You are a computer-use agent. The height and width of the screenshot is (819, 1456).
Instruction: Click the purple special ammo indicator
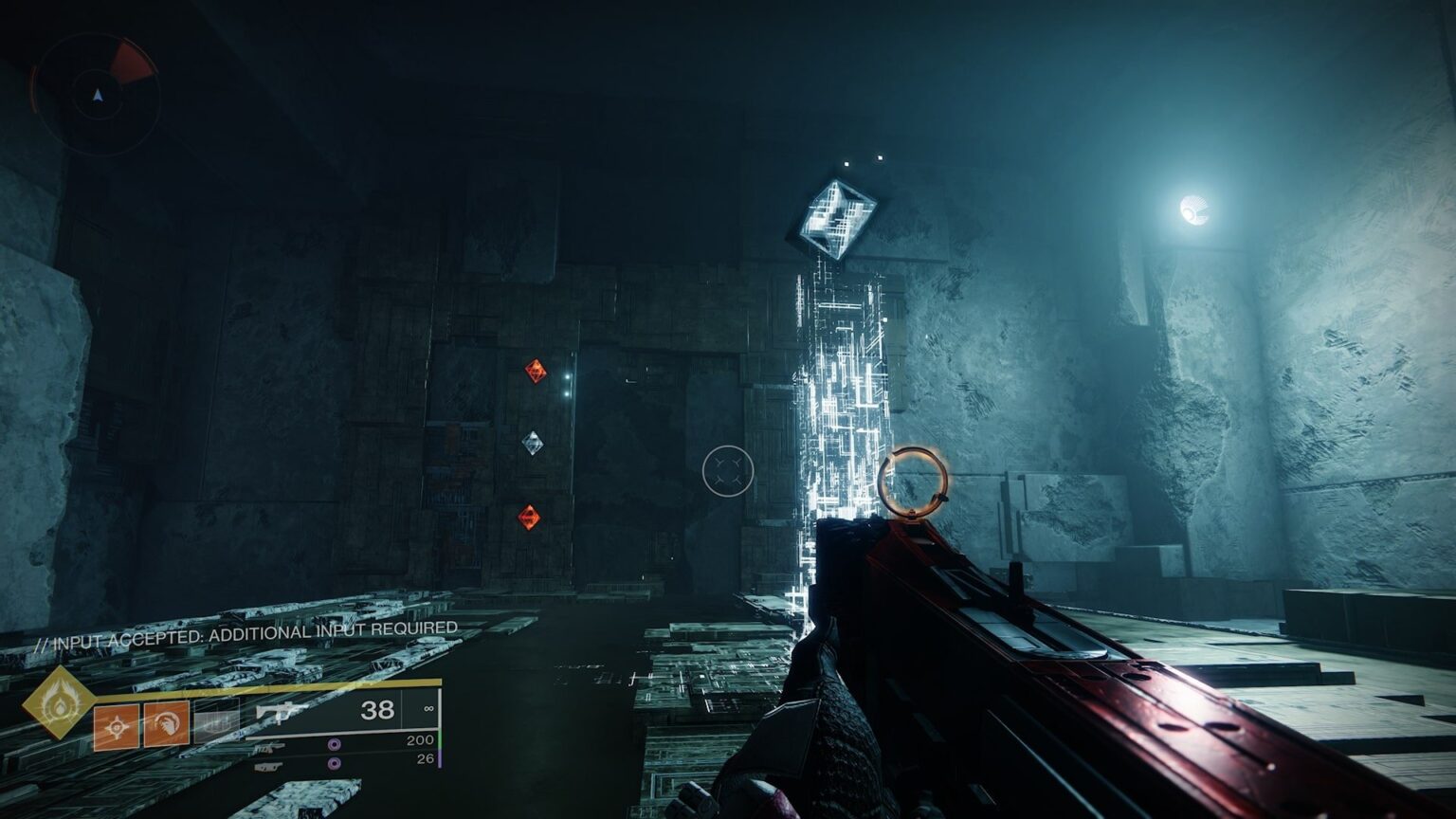[334, 744]
